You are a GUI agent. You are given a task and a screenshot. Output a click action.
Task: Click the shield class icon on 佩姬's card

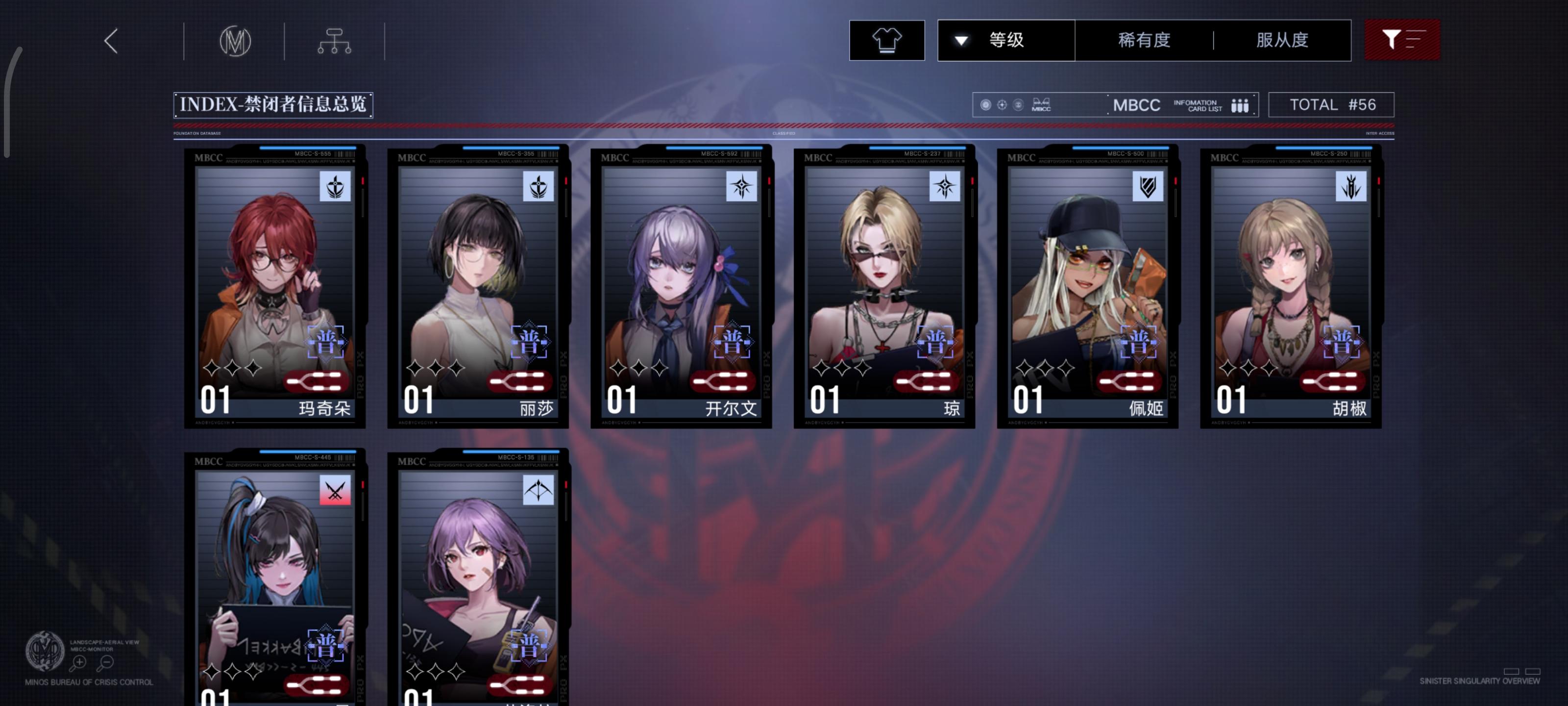[x=1149, y=188]
